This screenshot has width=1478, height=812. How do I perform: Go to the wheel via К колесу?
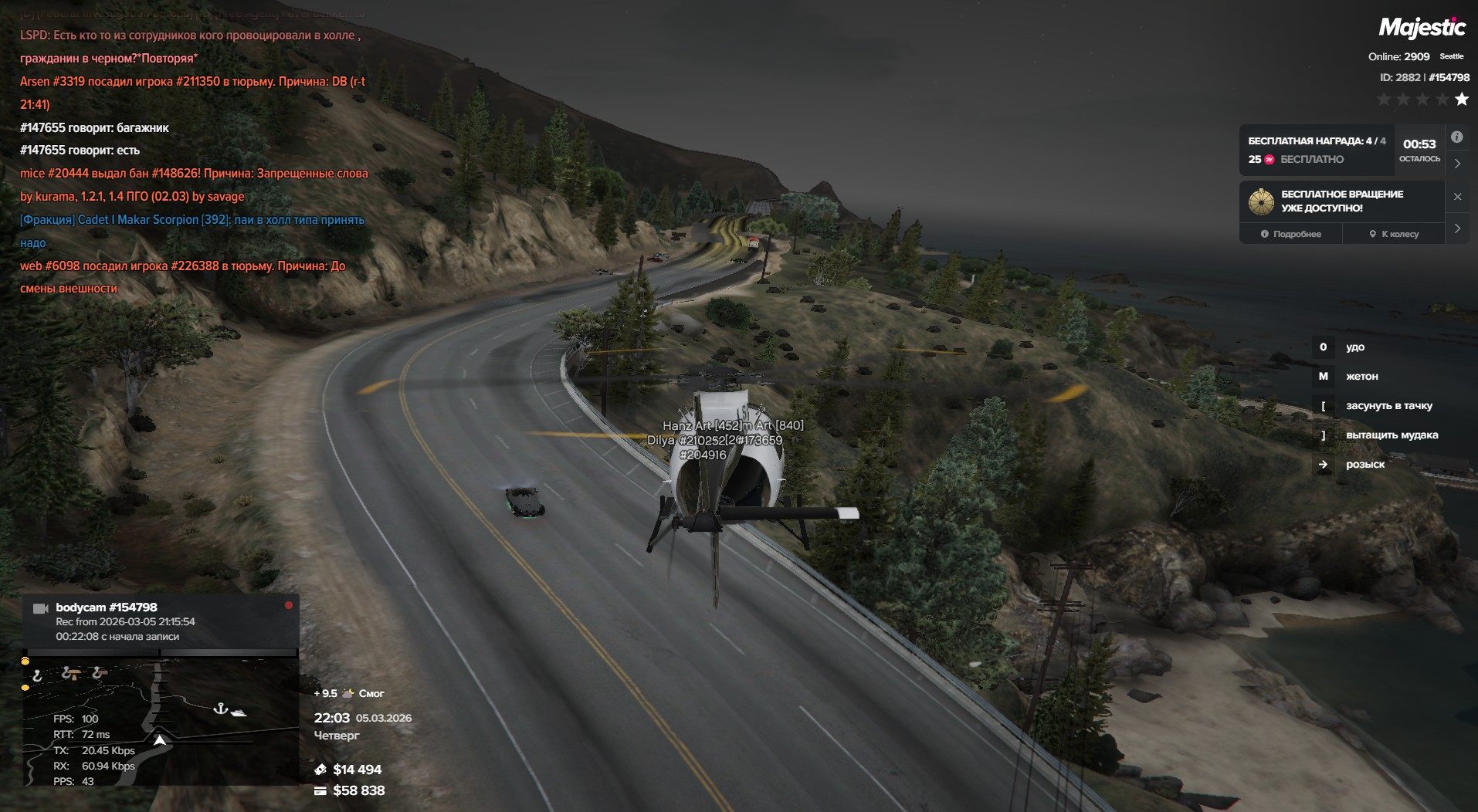pyautogui.click(x=1394, y=234)
